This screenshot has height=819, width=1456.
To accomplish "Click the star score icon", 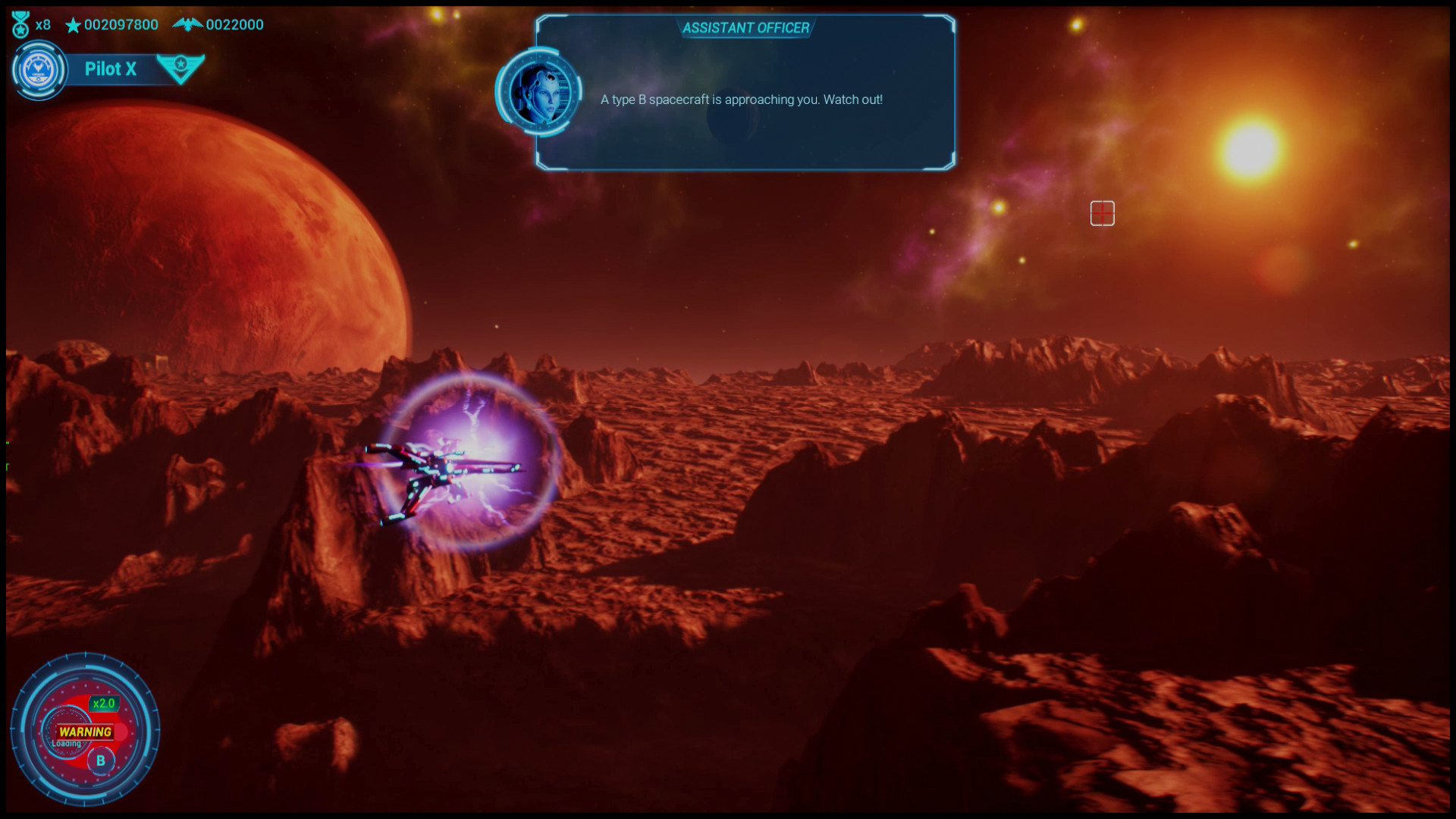I will [74, 24].
